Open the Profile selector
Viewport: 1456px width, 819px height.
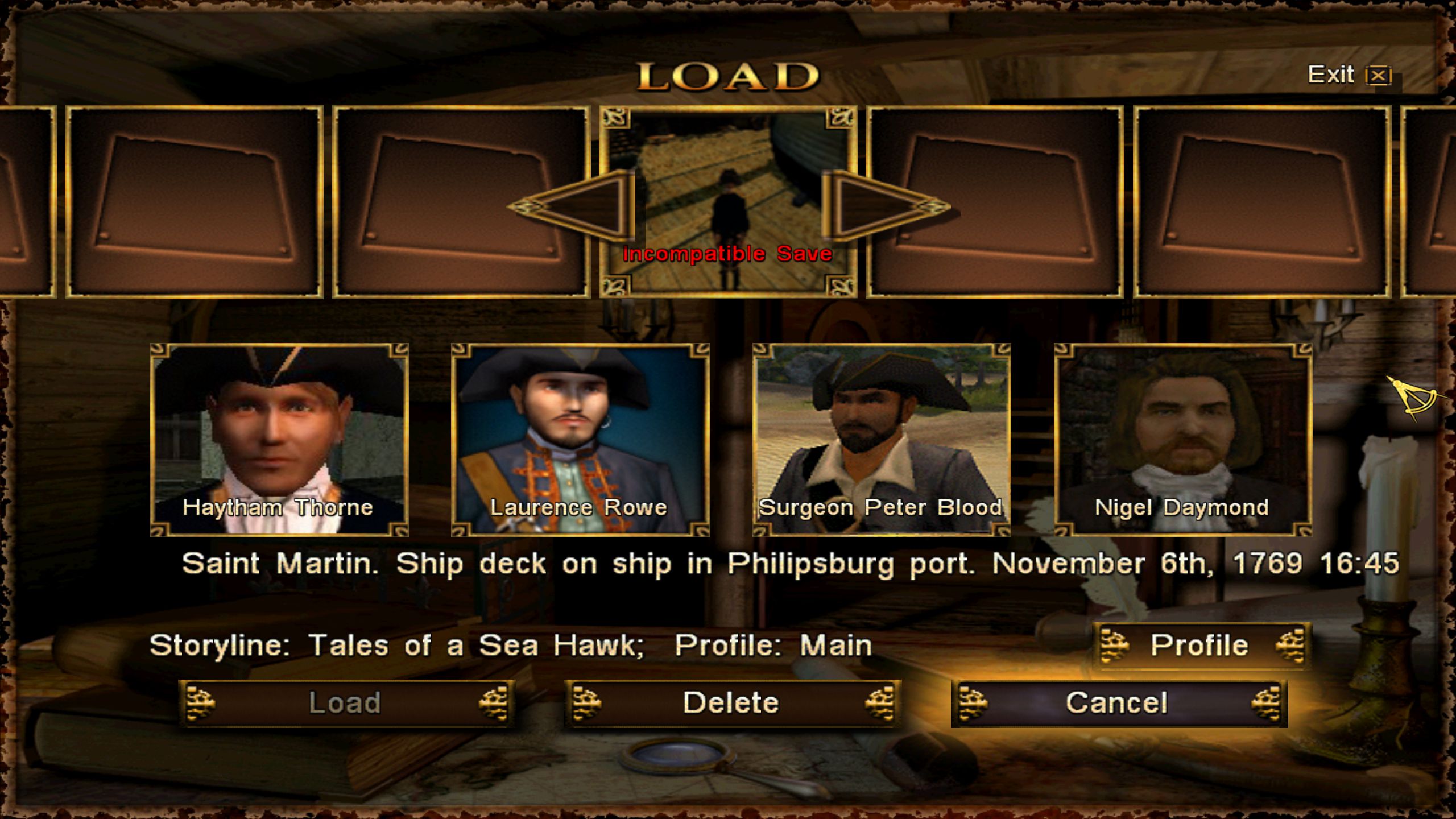[1201, 646]
